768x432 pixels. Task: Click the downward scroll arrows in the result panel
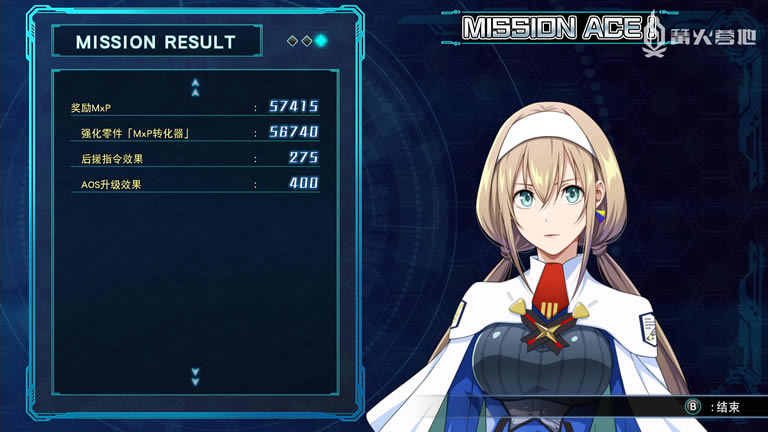195,376
